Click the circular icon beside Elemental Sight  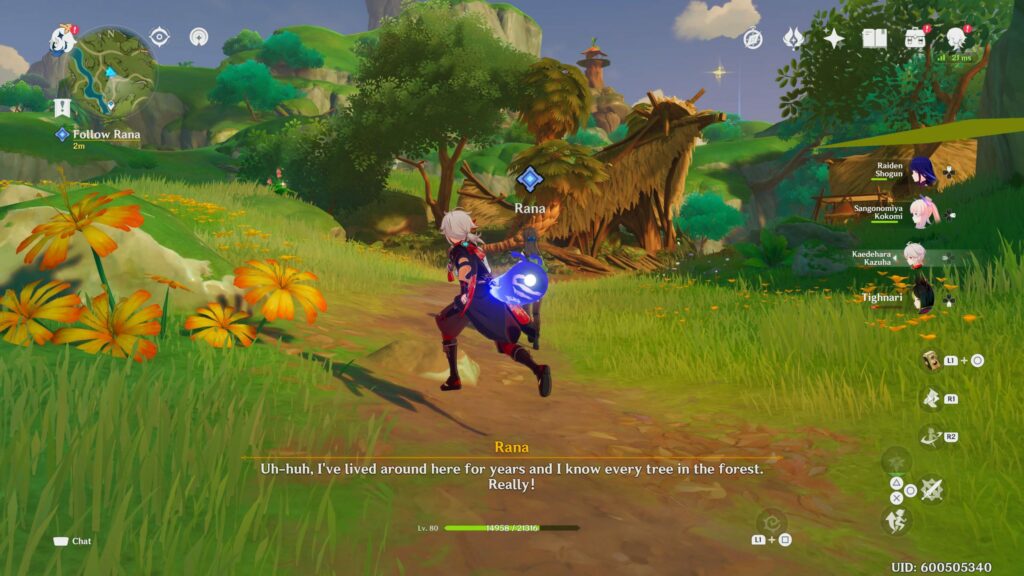pos(200,37)
